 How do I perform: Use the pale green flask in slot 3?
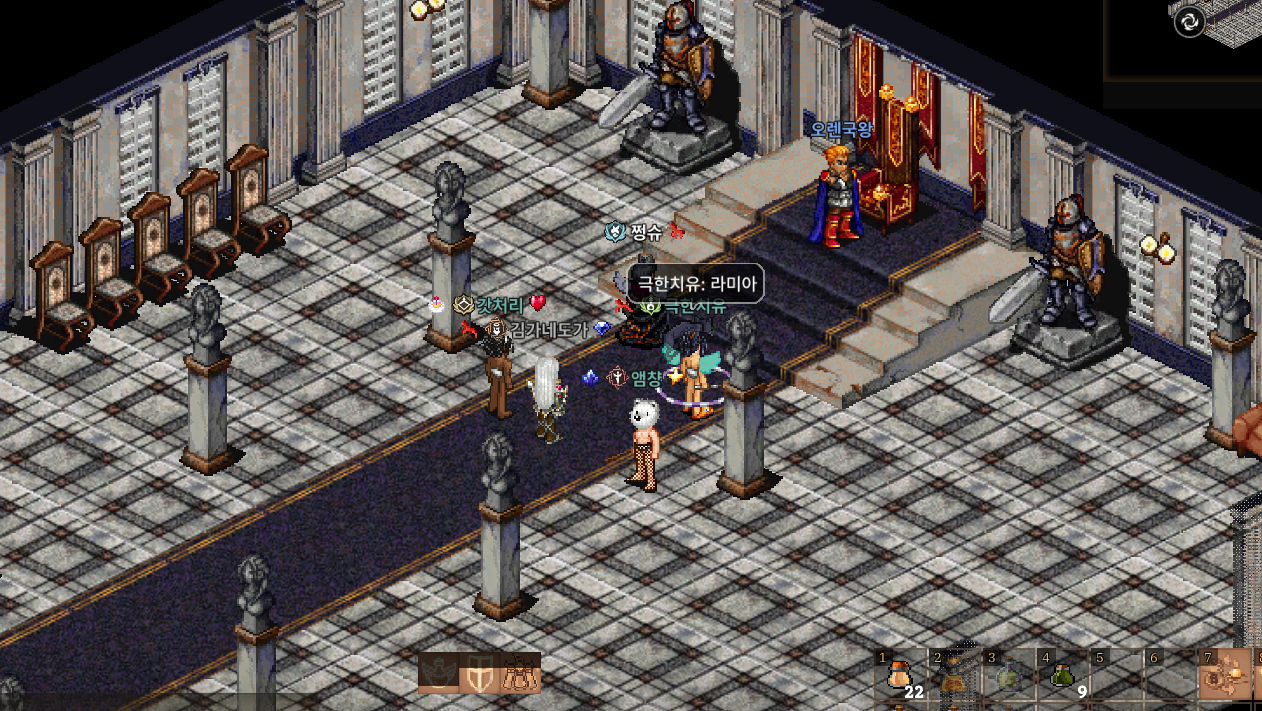(x=1008, y=678)
